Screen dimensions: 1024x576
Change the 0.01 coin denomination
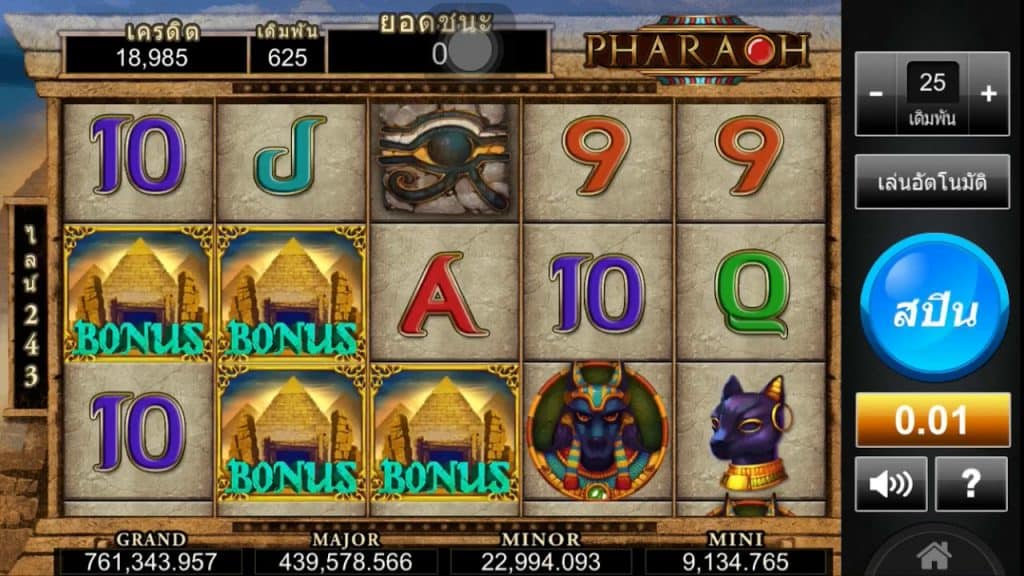(932, 421)
